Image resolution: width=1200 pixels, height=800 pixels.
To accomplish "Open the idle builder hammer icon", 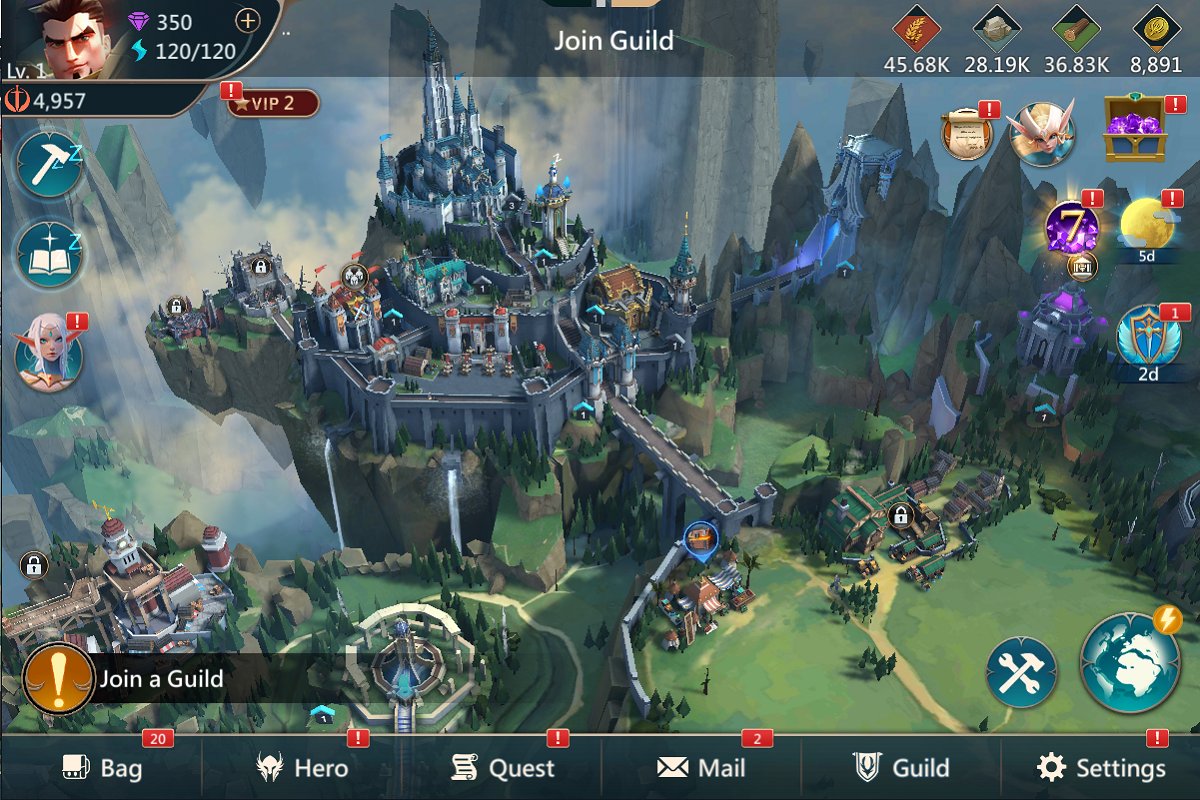I will point(49,163).
